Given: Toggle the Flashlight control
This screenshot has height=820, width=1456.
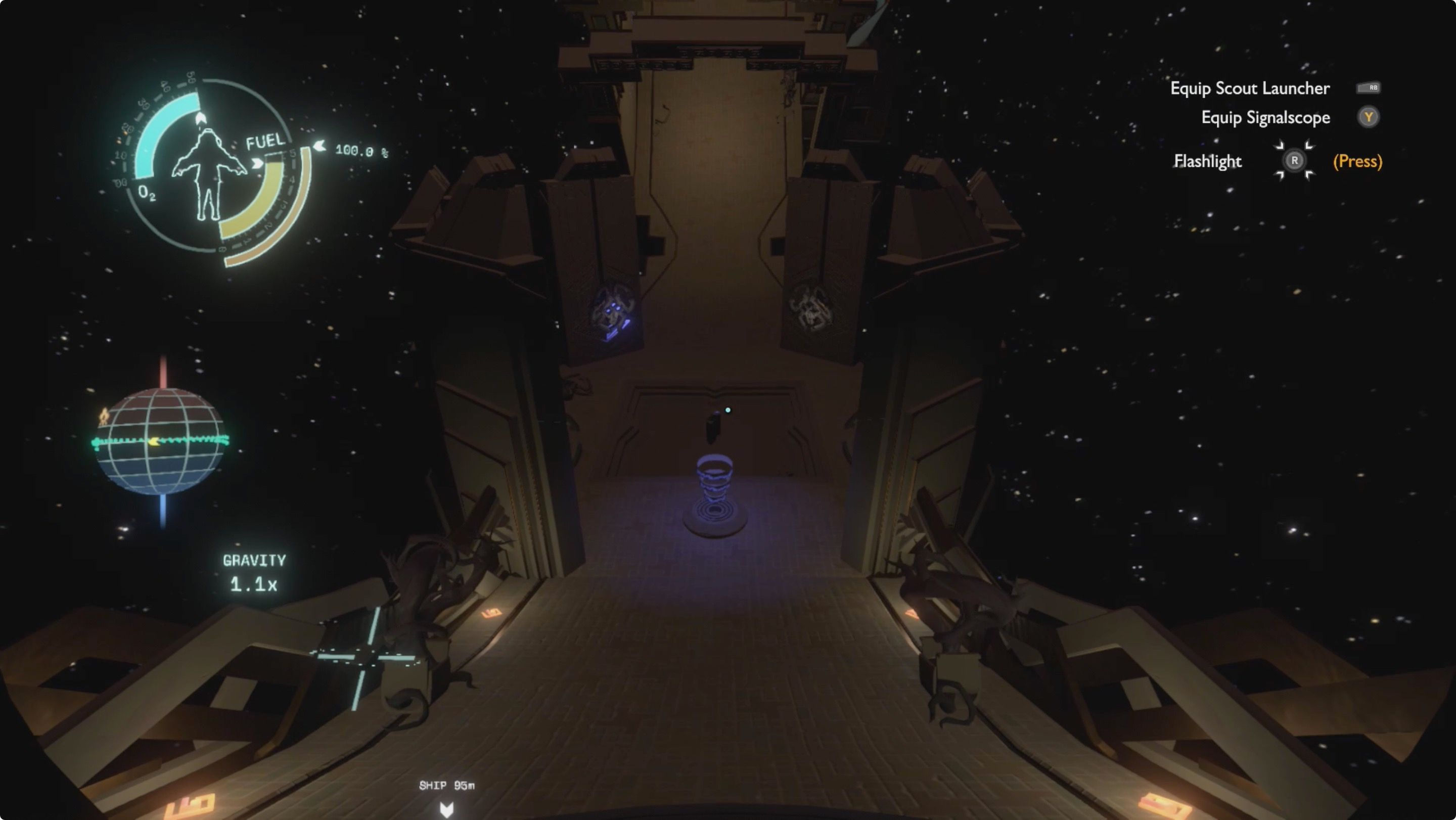Looking at the screenshot, I should (x=1208, y=161).
